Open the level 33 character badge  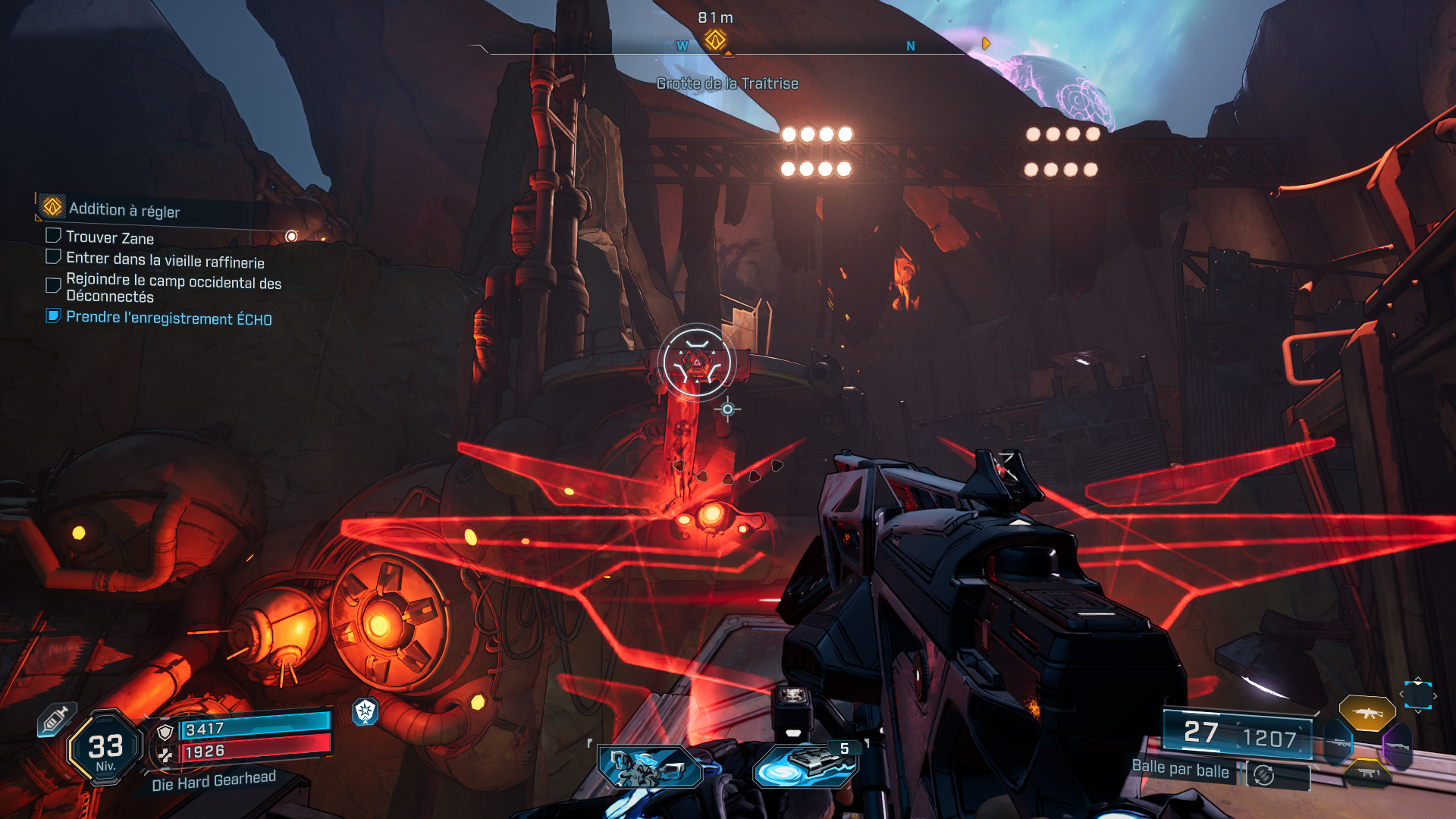point(105,748)
